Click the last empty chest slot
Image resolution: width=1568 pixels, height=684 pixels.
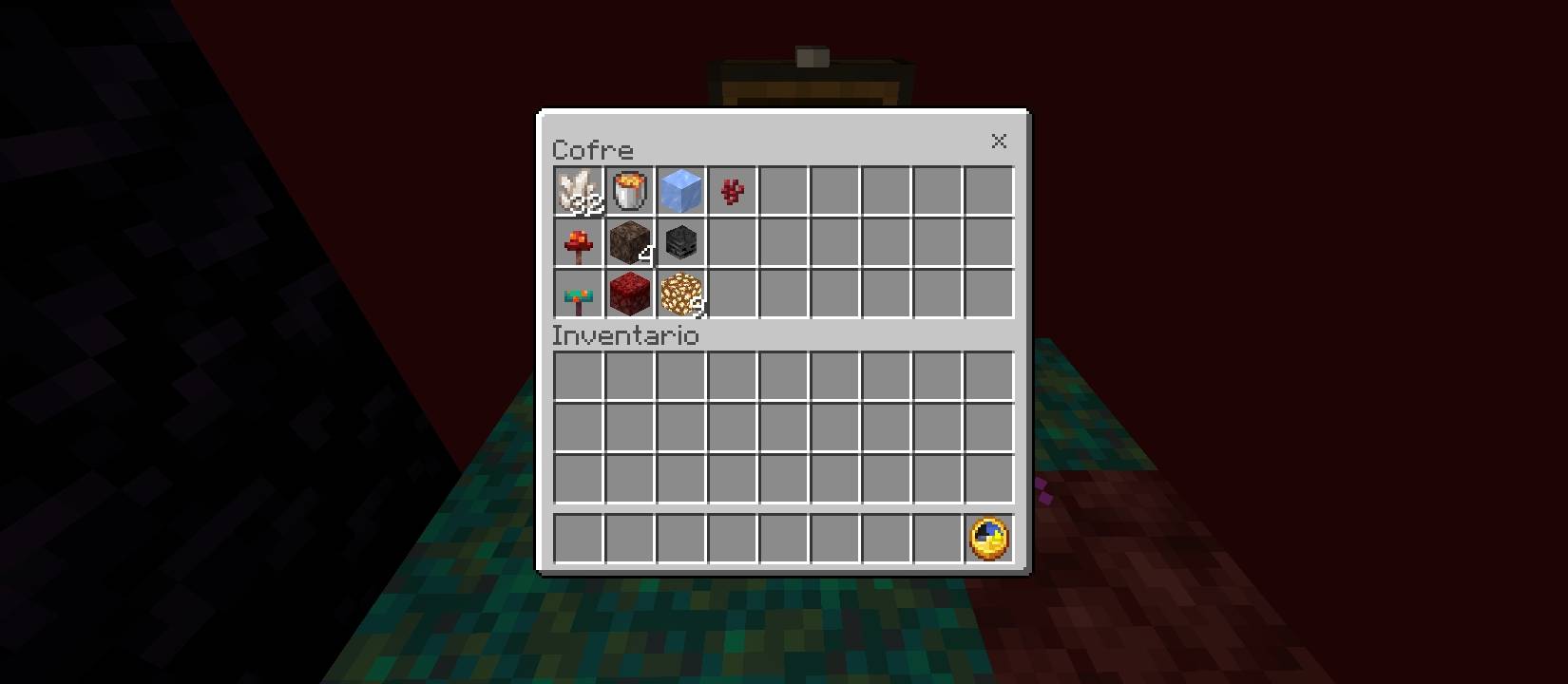coord(989,294)
